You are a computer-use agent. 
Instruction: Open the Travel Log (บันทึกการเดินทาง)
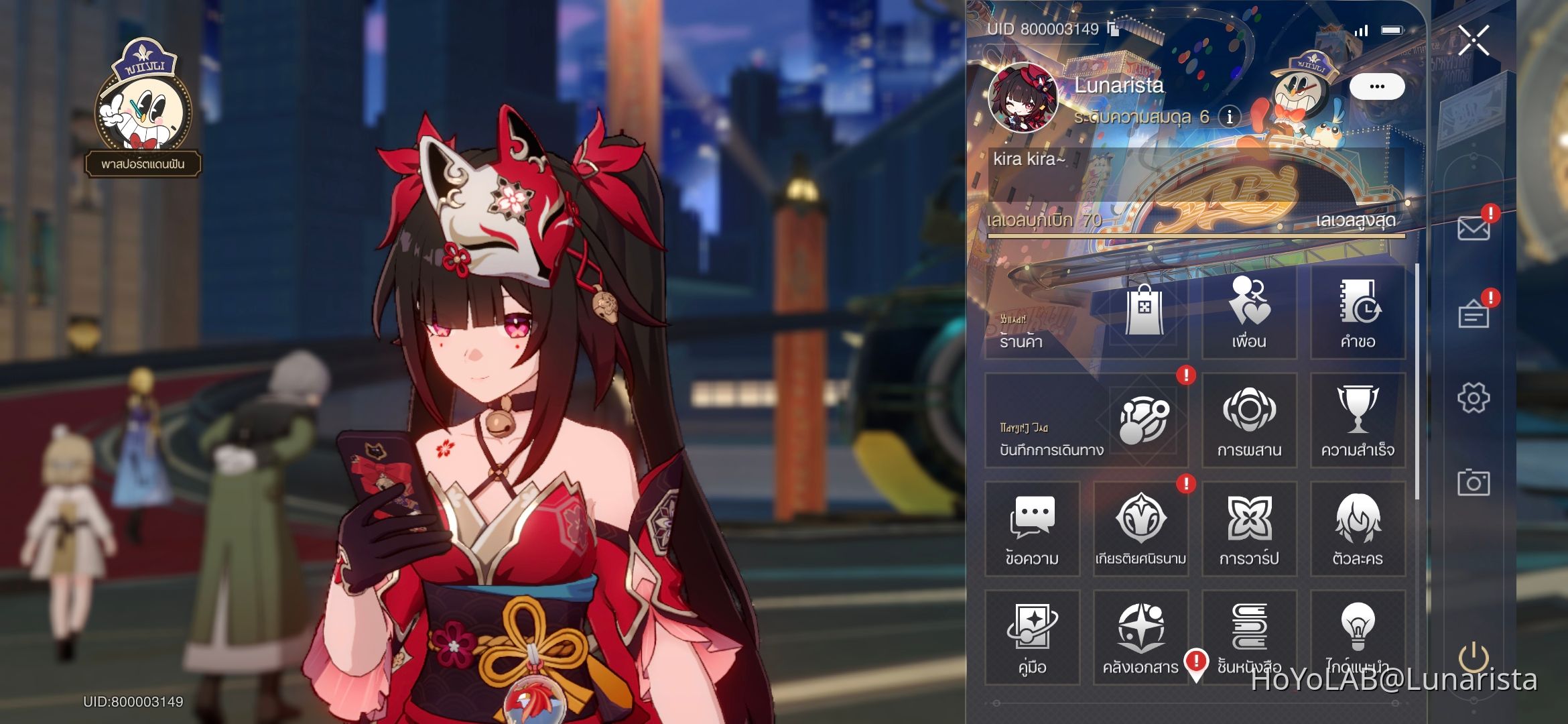pyautogui.click(x=1086, y=421)
